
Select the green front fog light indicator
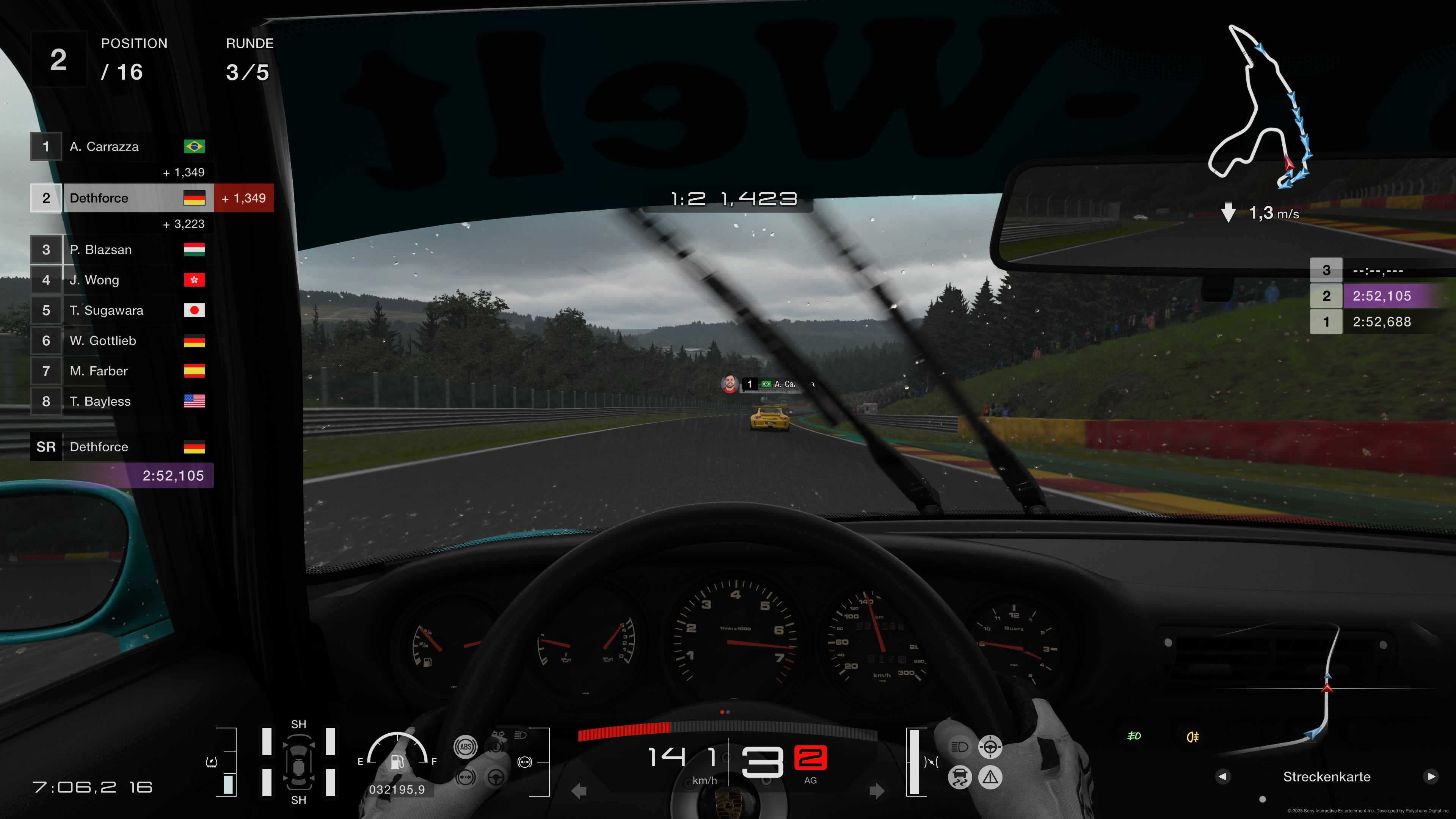(1134, 736)
